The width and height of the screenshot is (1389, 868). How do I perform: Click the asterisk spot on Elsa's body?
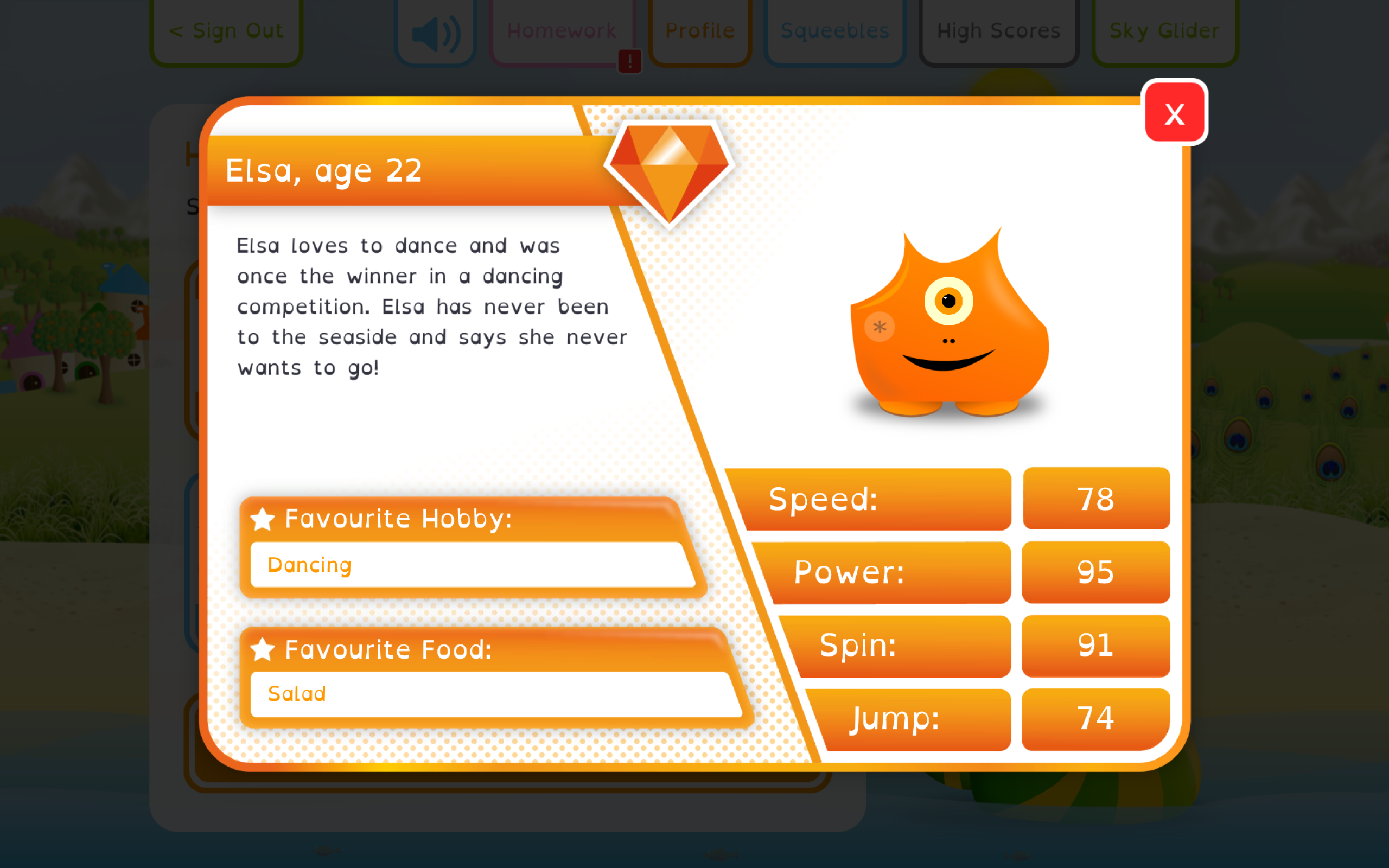point(879,327)
